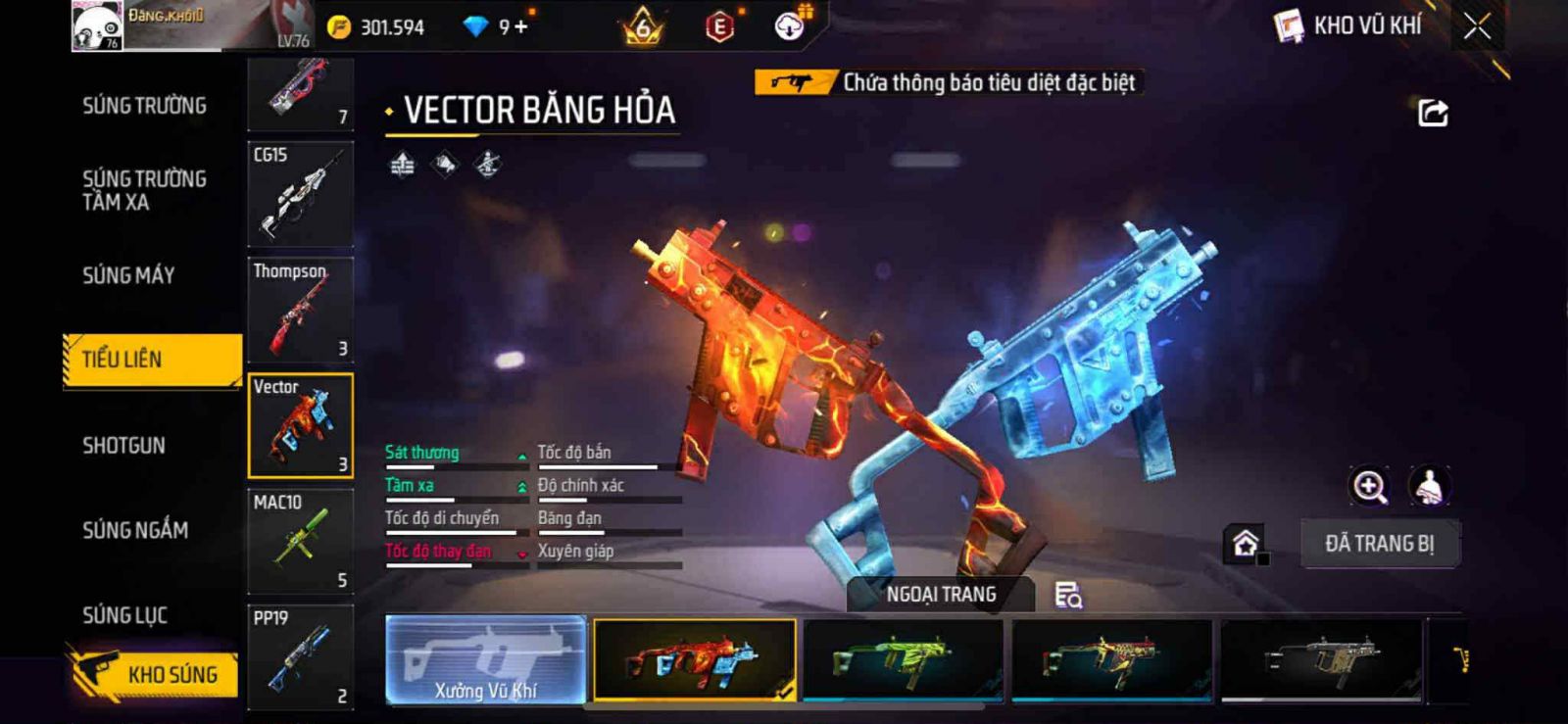The image size is (1568, 724).
Task: Zoom in with the magnifier icon
Action: (1369, 486)
